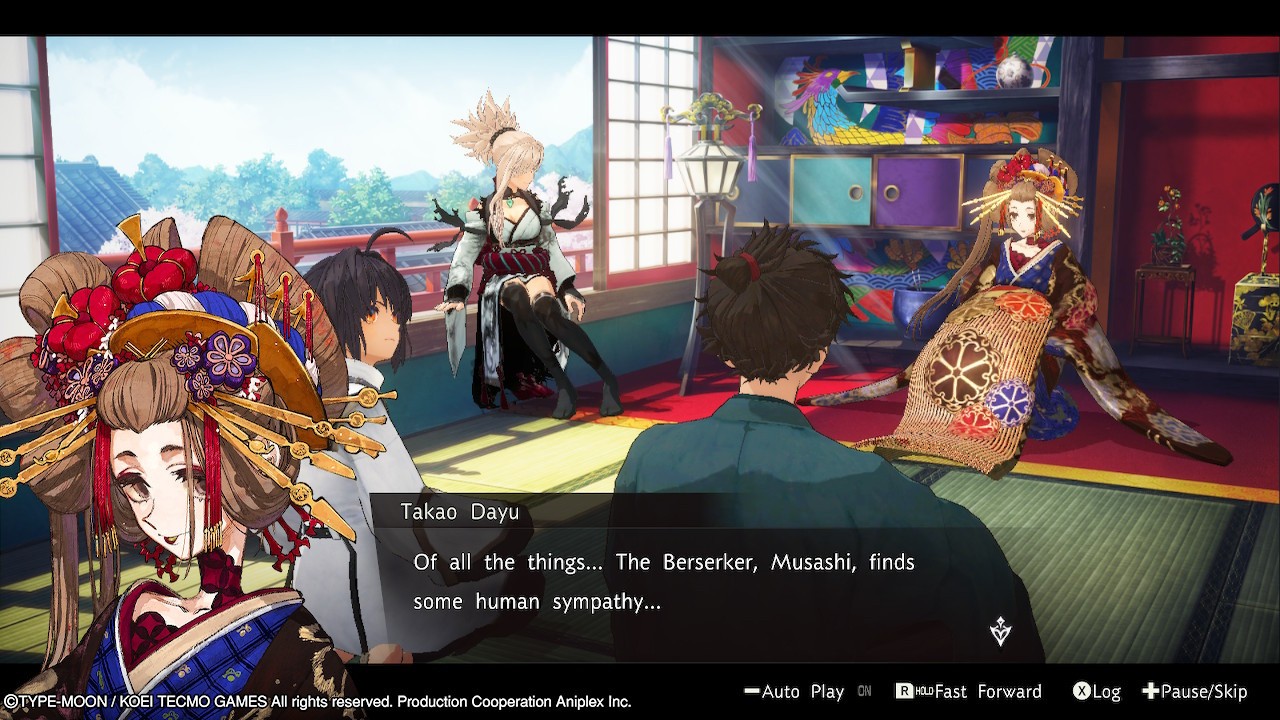Select the Pause/Skip option
The height and width of the screenshot is (720, 1280).
coord(1195,692)
